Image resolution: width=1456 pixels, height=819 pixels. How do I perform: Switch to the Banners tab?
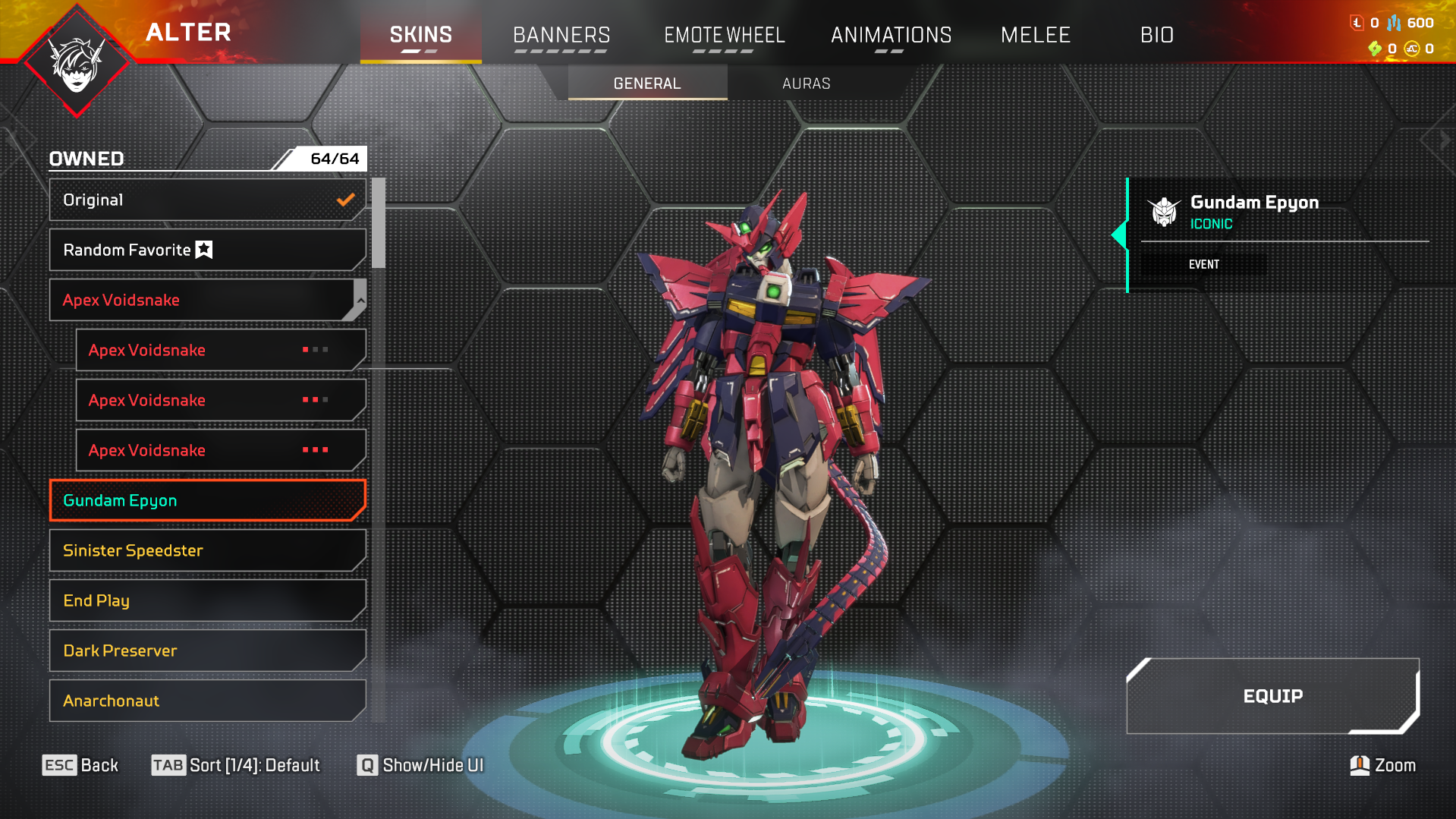coord(561,35)
